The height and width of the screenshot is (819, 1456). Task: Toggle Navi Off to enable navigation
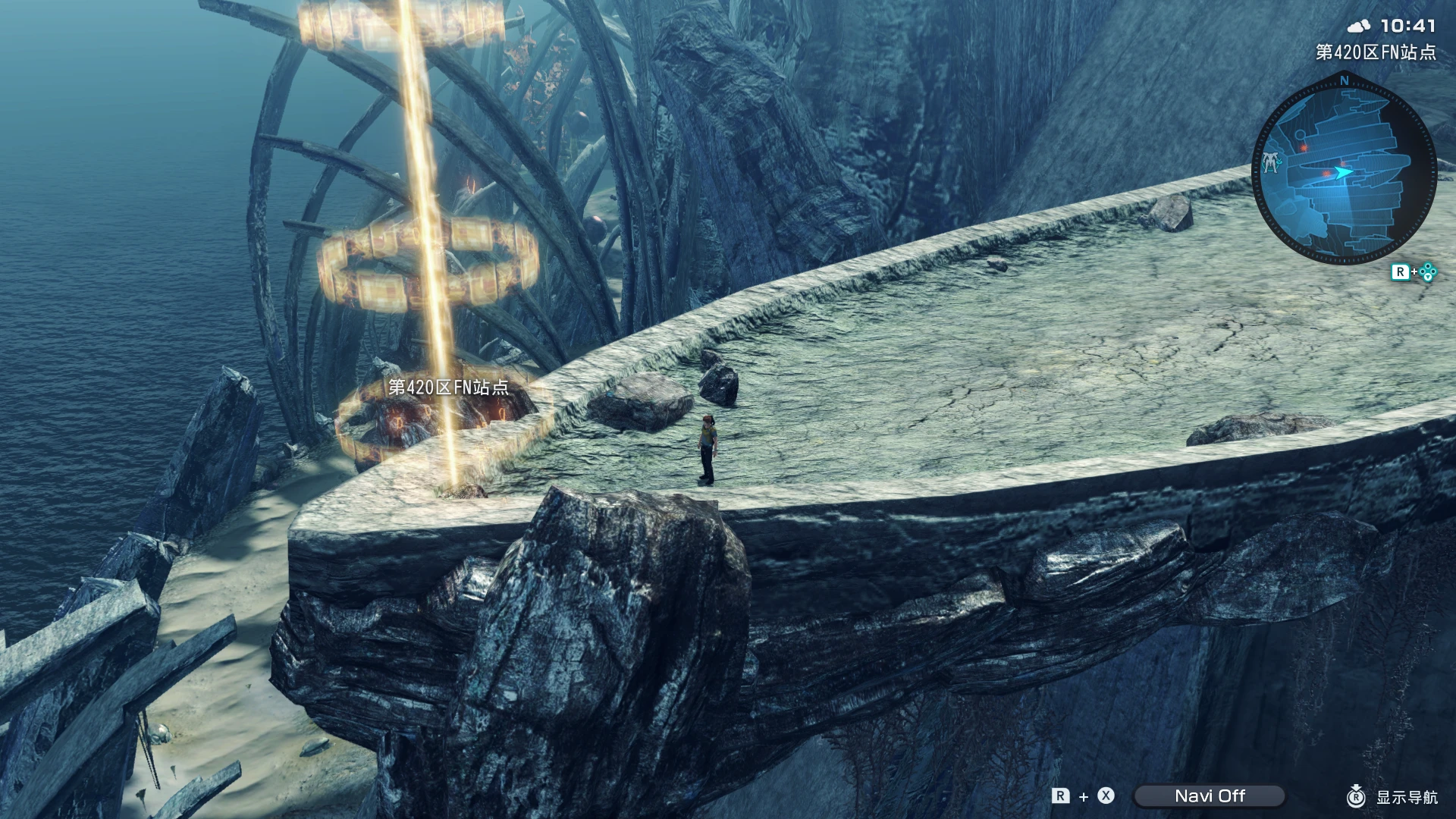click(x=1209, y=795)
